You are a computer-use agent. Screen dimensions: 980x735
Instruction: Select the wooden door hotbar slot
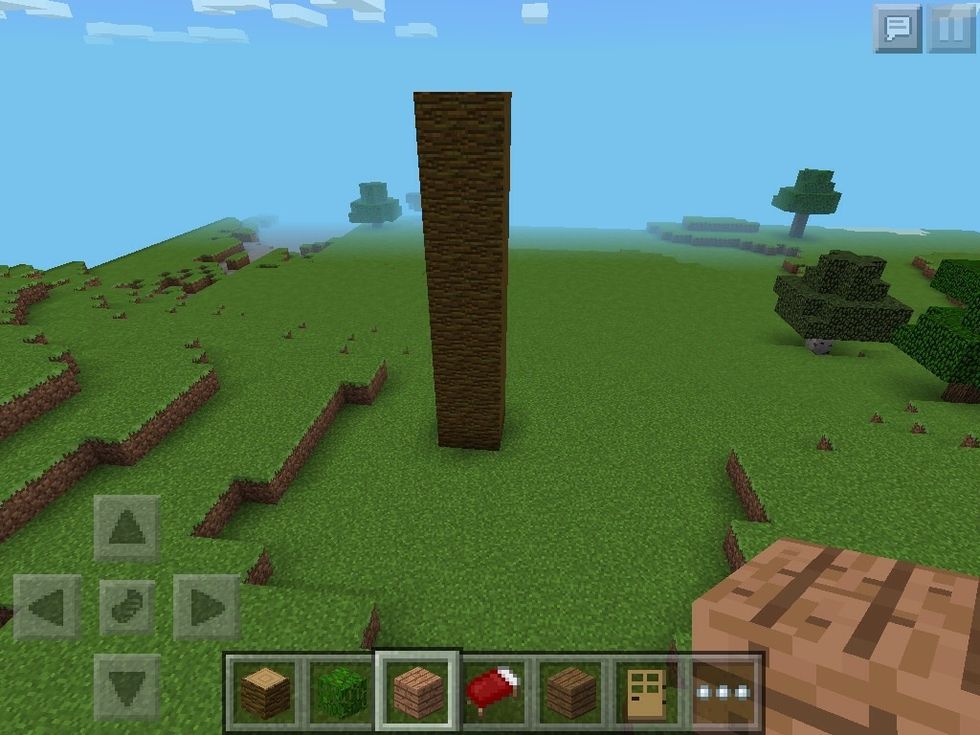(648, 691)
